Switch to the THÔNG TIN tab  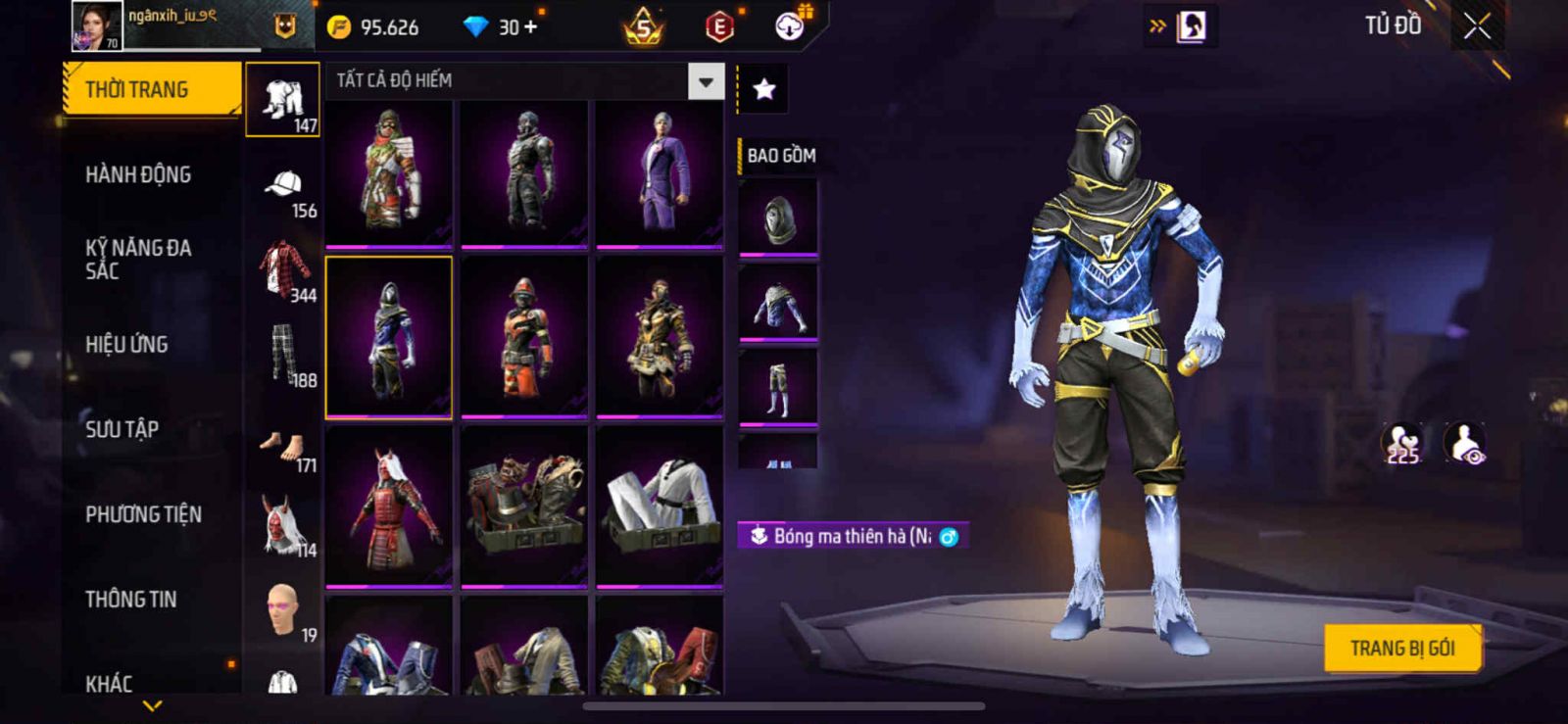[130, 600]
